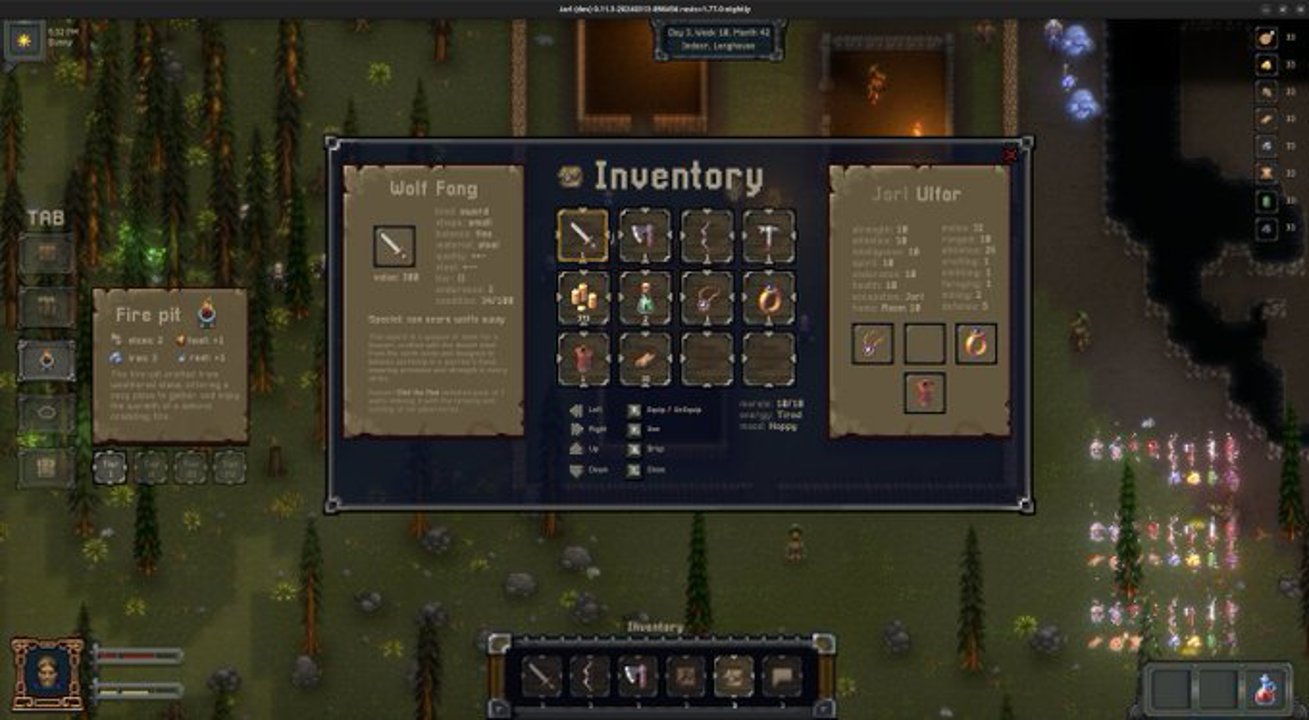Select the axe slot in the bottom hotbar

pyautogui.click(x=637, y=677)
